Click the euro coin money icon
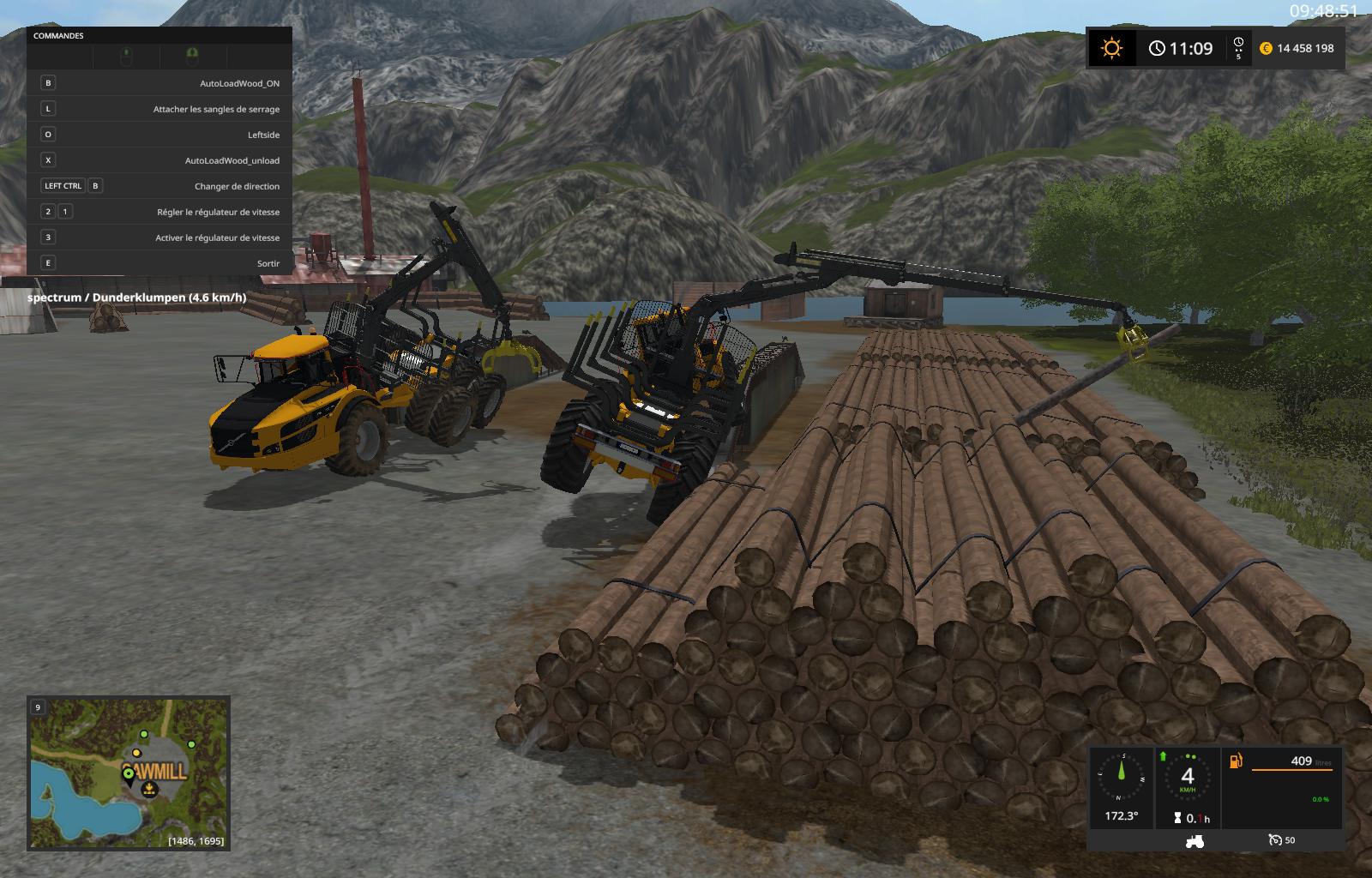The width and height of the screenshot is (1372, 878). (x=1266, y=48)
